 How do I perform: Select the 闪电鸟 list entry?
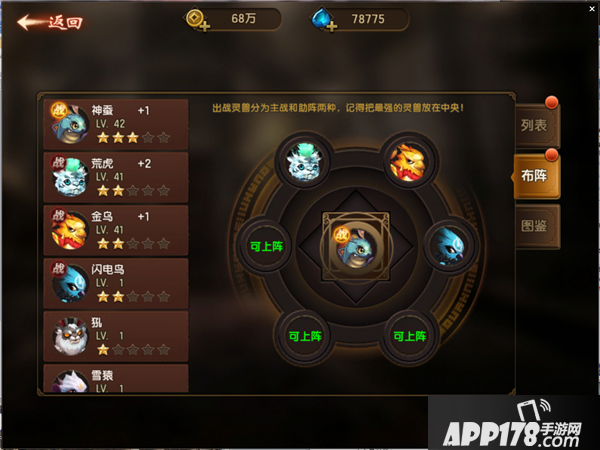pyautogui.click(x=116, y=283)
